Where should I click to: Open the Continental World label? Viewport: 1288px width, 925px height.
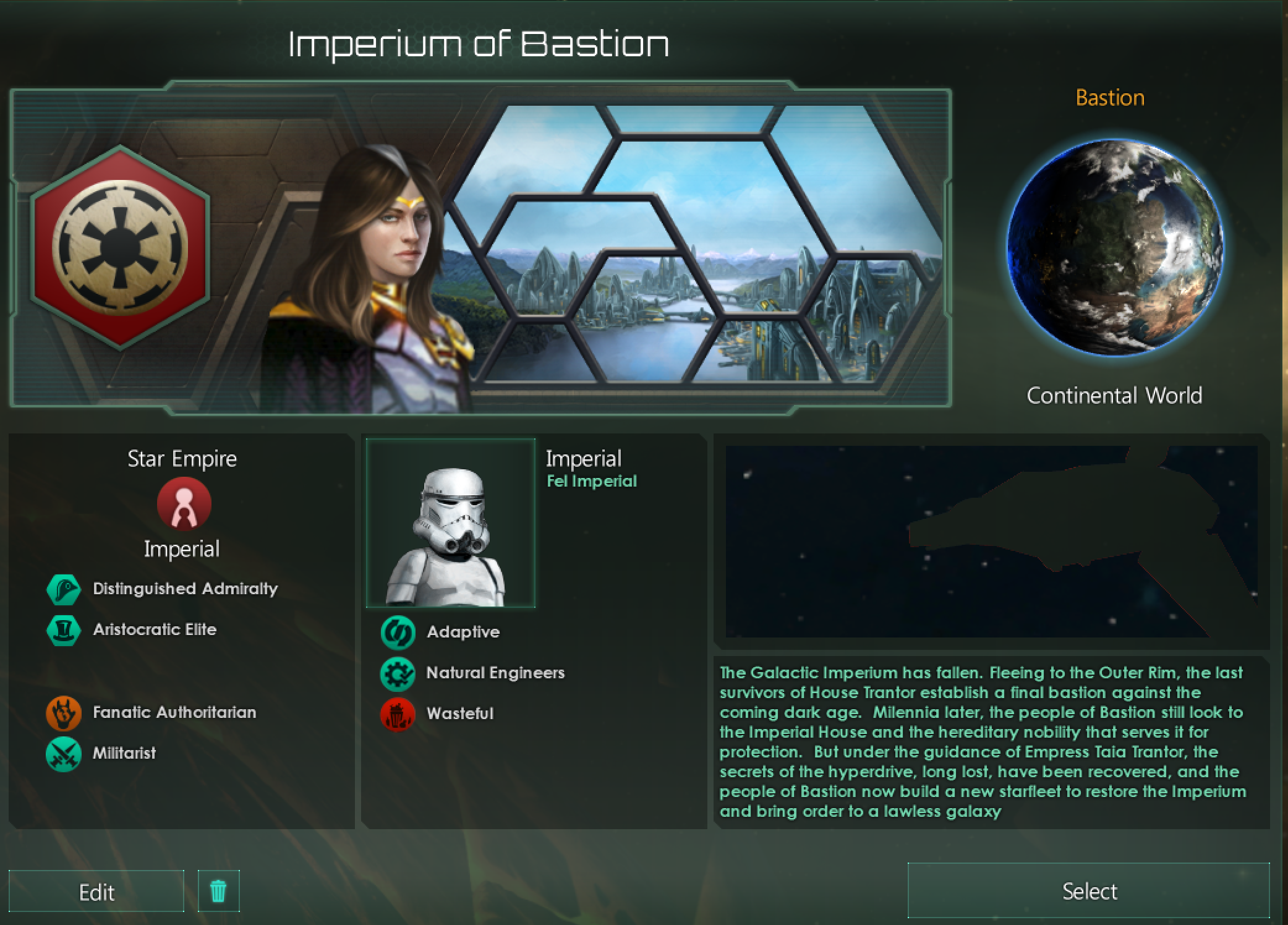[x=1114, y=396]
